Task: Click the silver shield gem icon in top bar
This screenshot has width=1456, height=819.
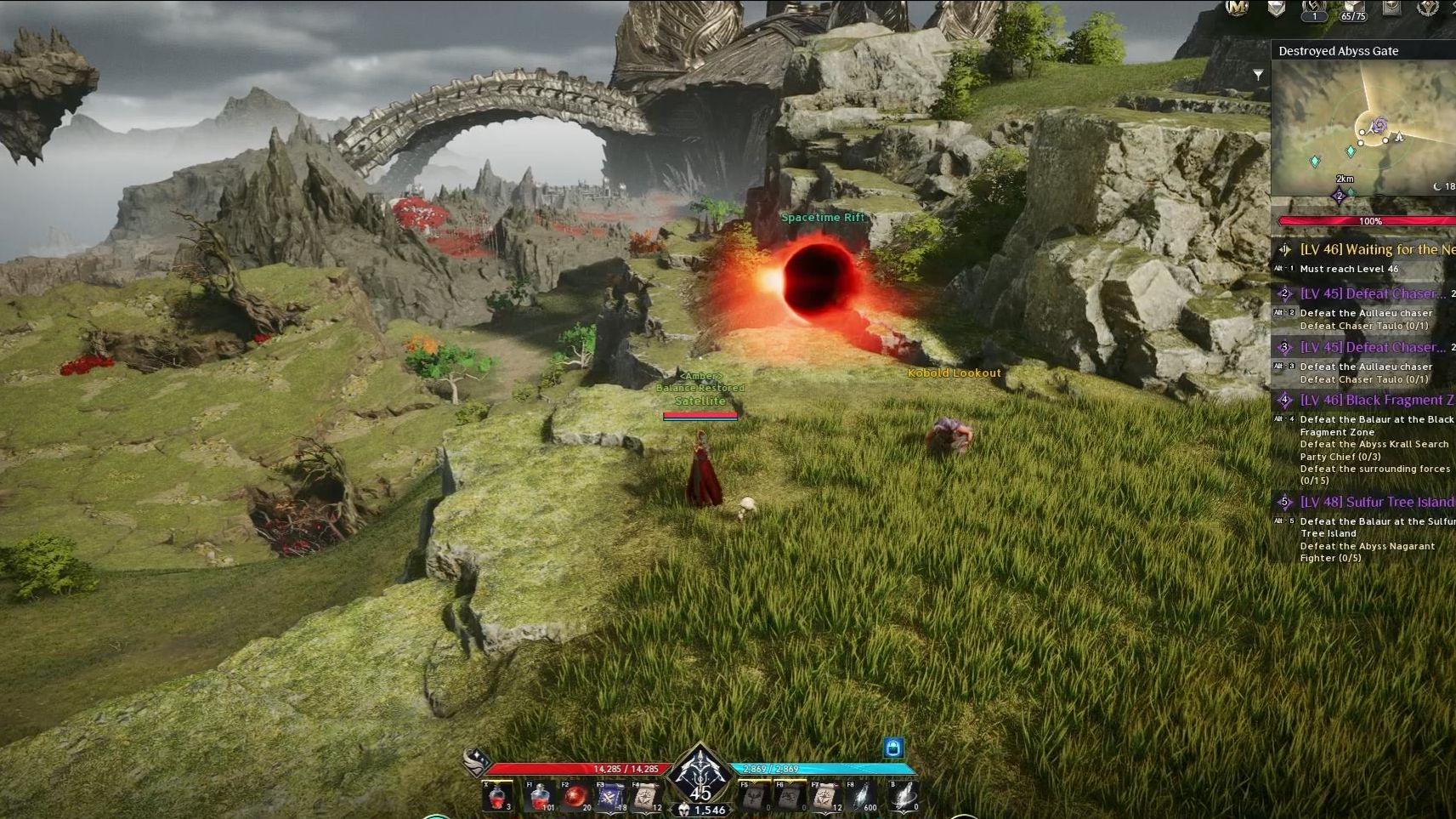Action: tap(1277, 9)
